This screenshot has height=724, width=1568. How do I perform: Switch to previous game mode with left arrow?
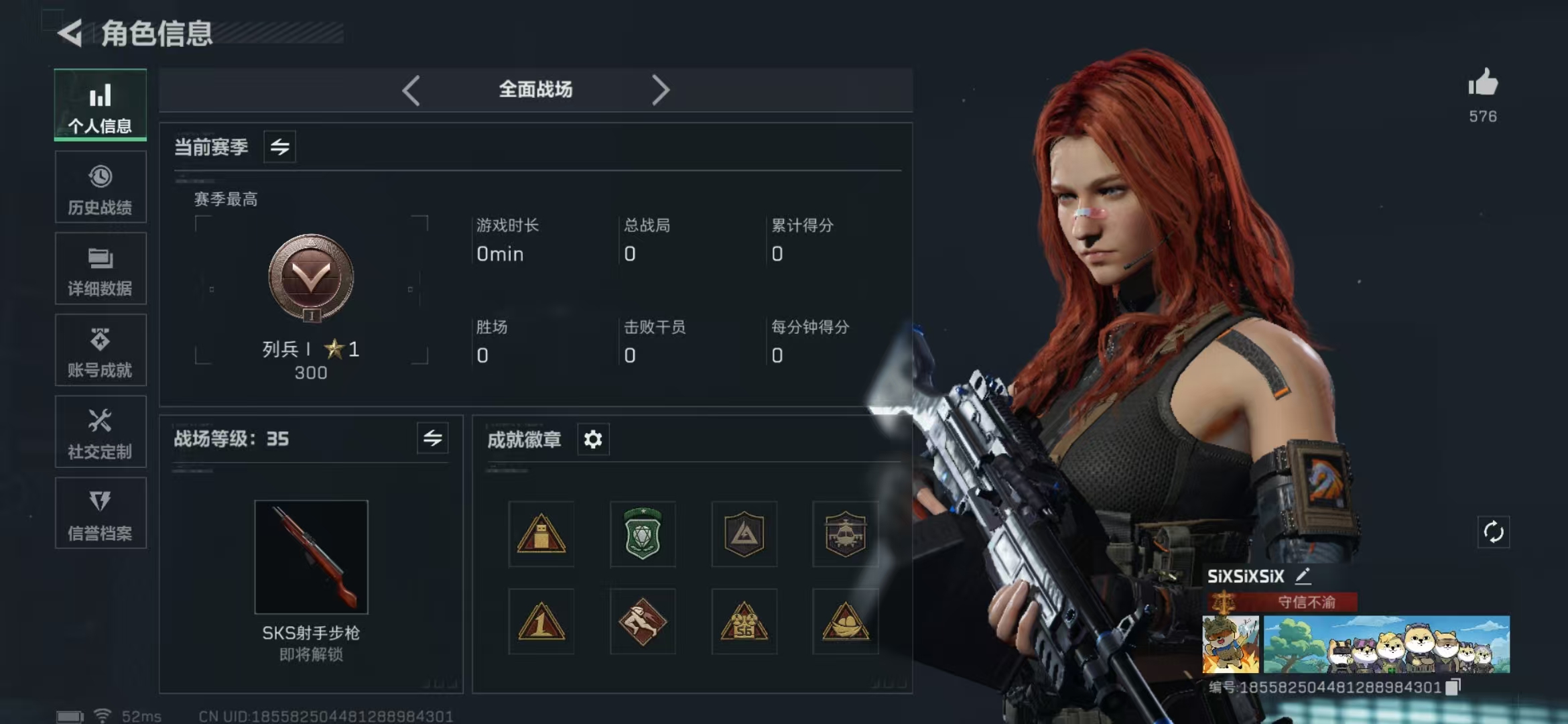coord(411,90)
